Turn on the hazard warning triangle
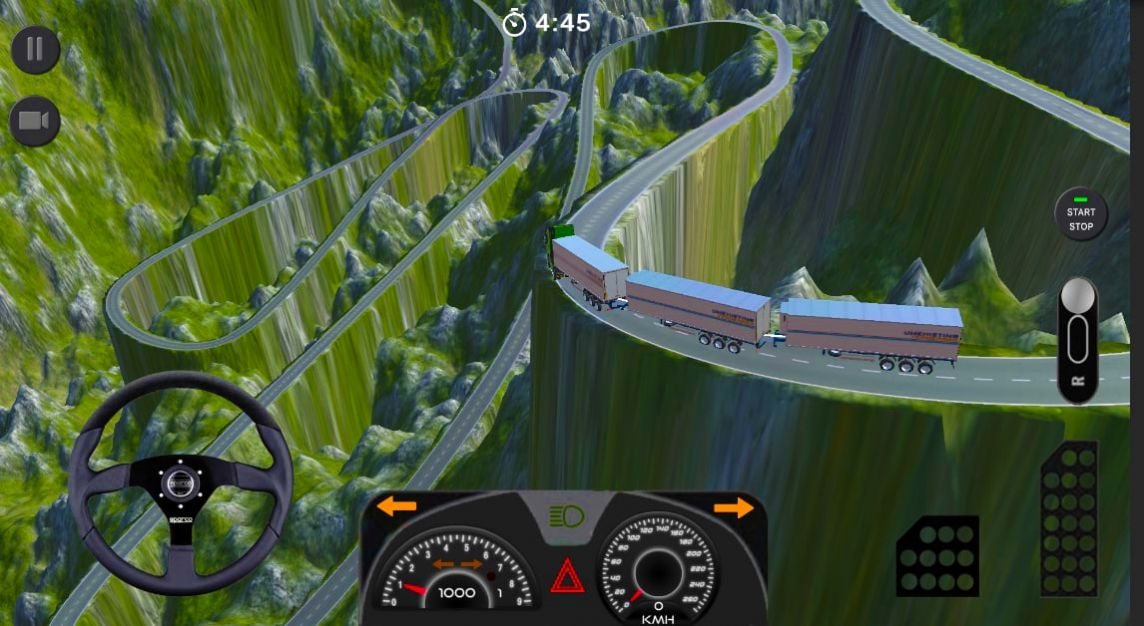This screenshot has height=626, width=1144. click(567, 576)
